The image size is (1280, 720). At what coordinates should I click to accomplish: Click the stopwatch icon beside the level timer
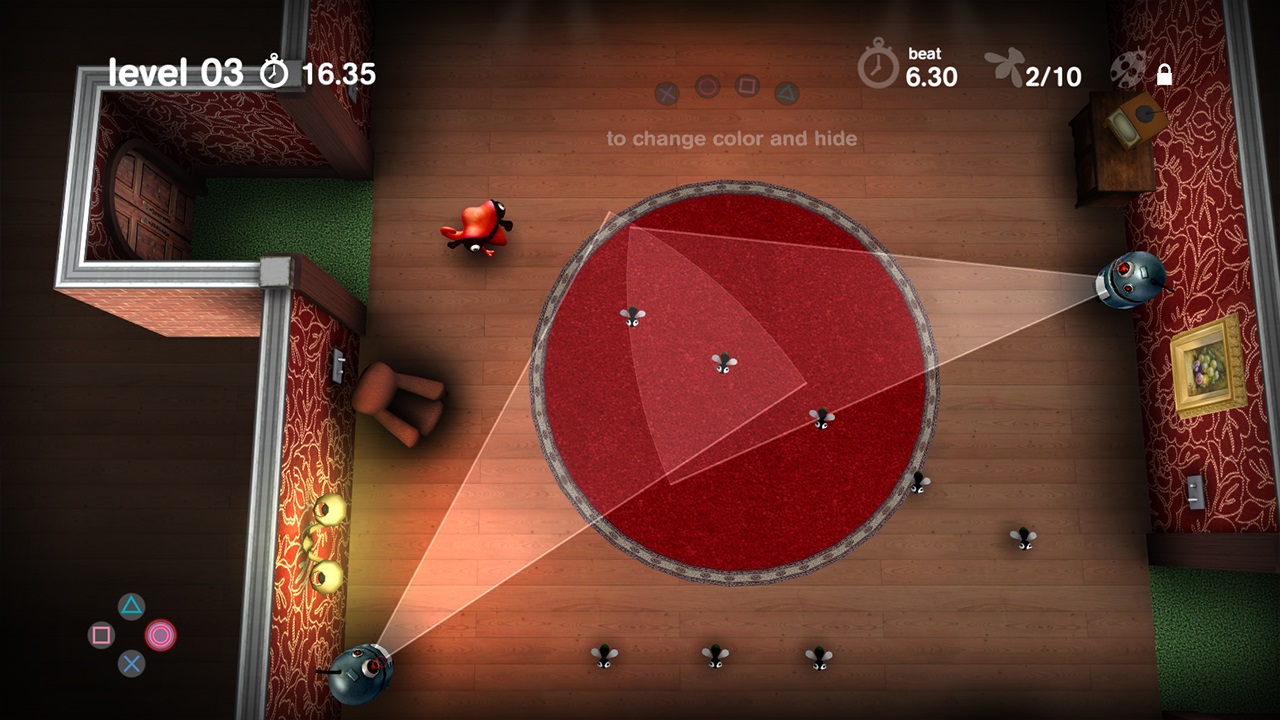click(273, 72)
